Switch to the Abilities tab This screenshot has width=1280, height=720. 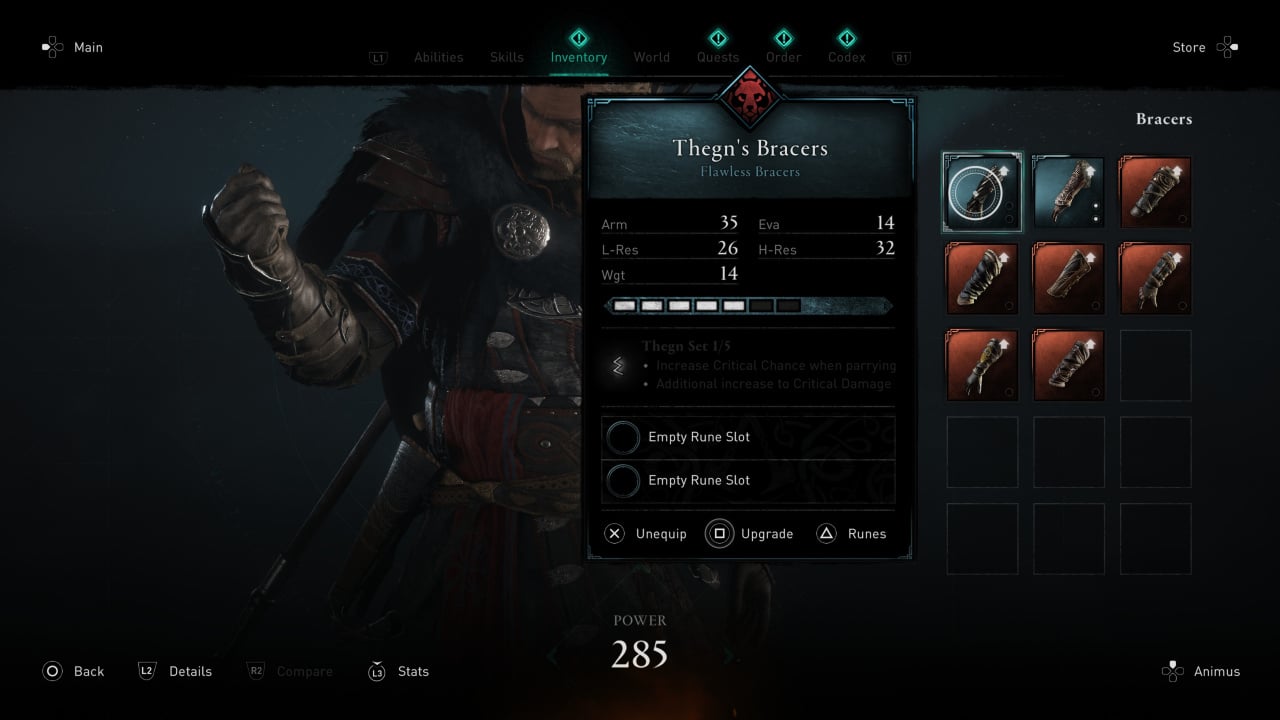[438, 57]
